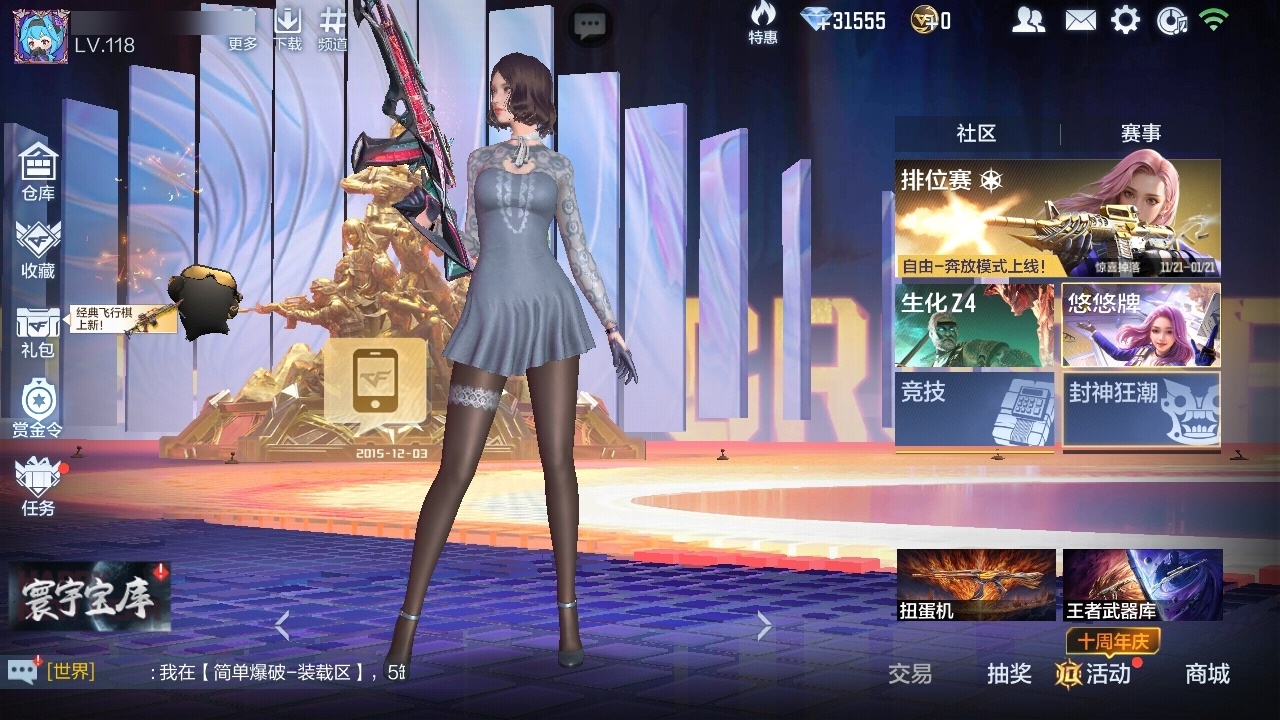Screen dimensions: 1280x720
Task: Open the mail envelope icon
Action: coord(1080,20)
